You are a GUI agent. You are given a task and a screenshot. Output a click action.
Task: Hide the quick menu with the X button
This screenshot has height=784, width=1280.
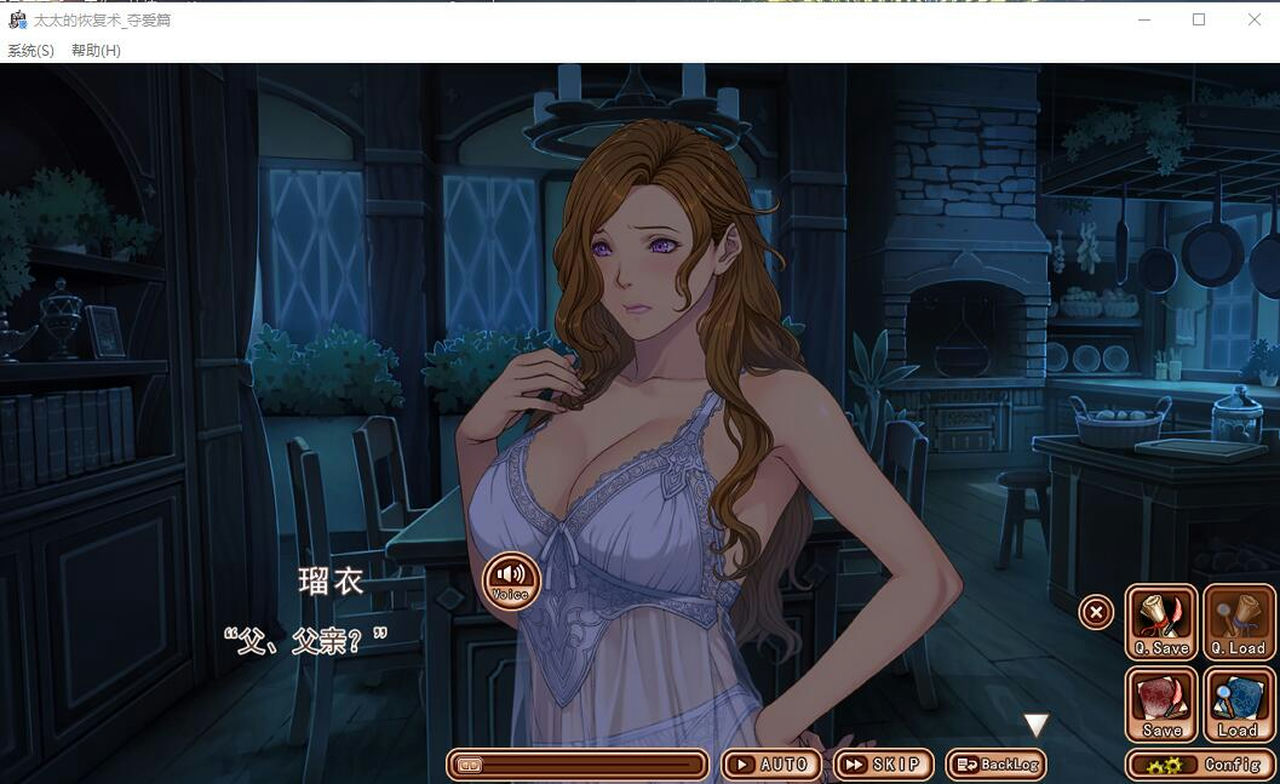tap(1096, 611)
